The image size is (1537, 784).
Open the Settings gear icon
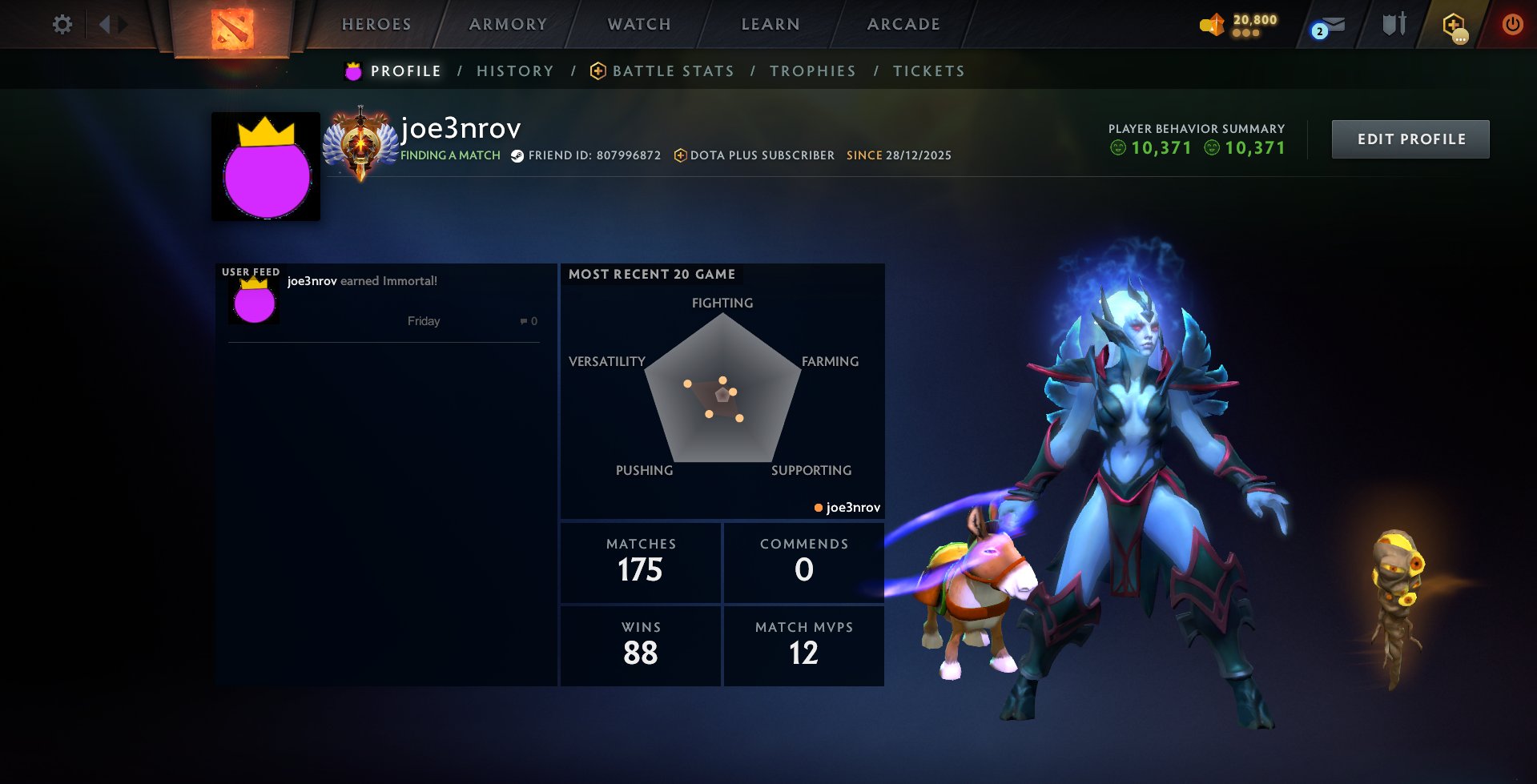coord(62,24)
